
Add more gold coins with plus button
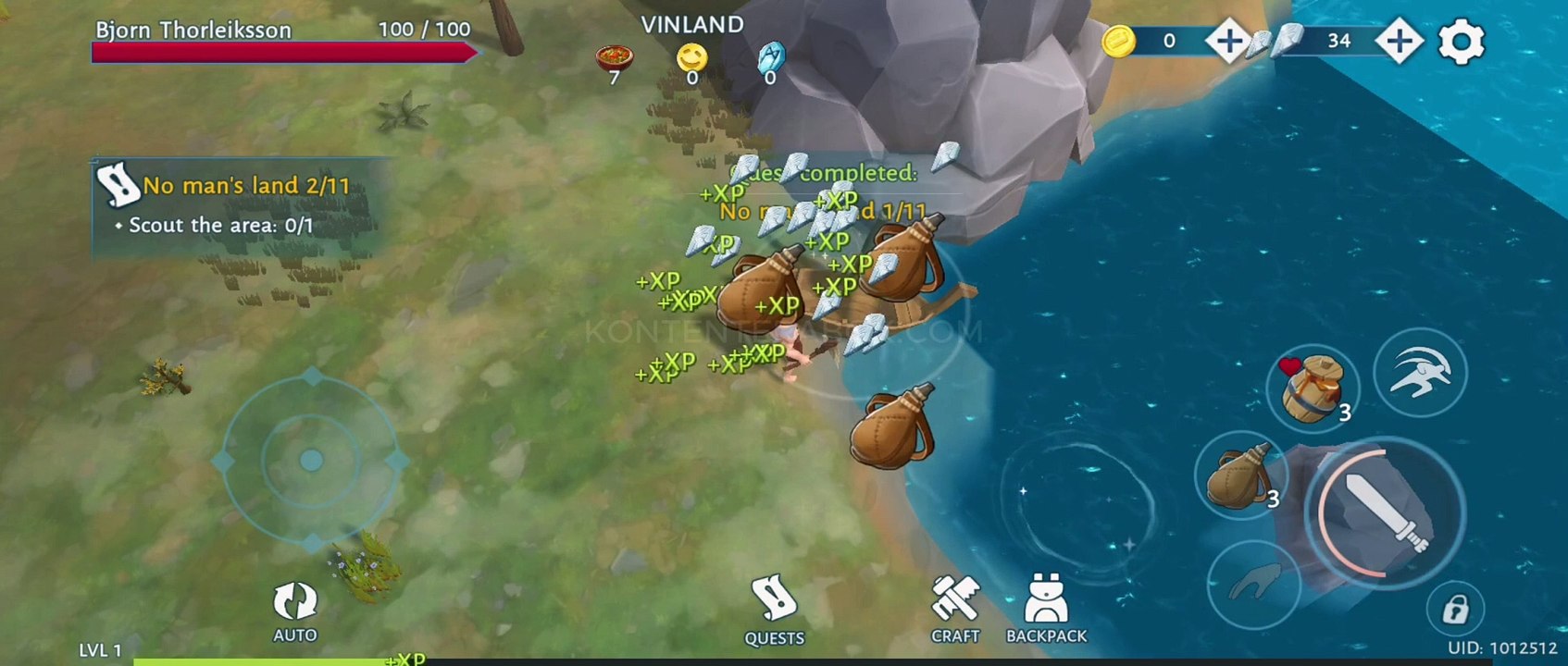coord(1228,41)
